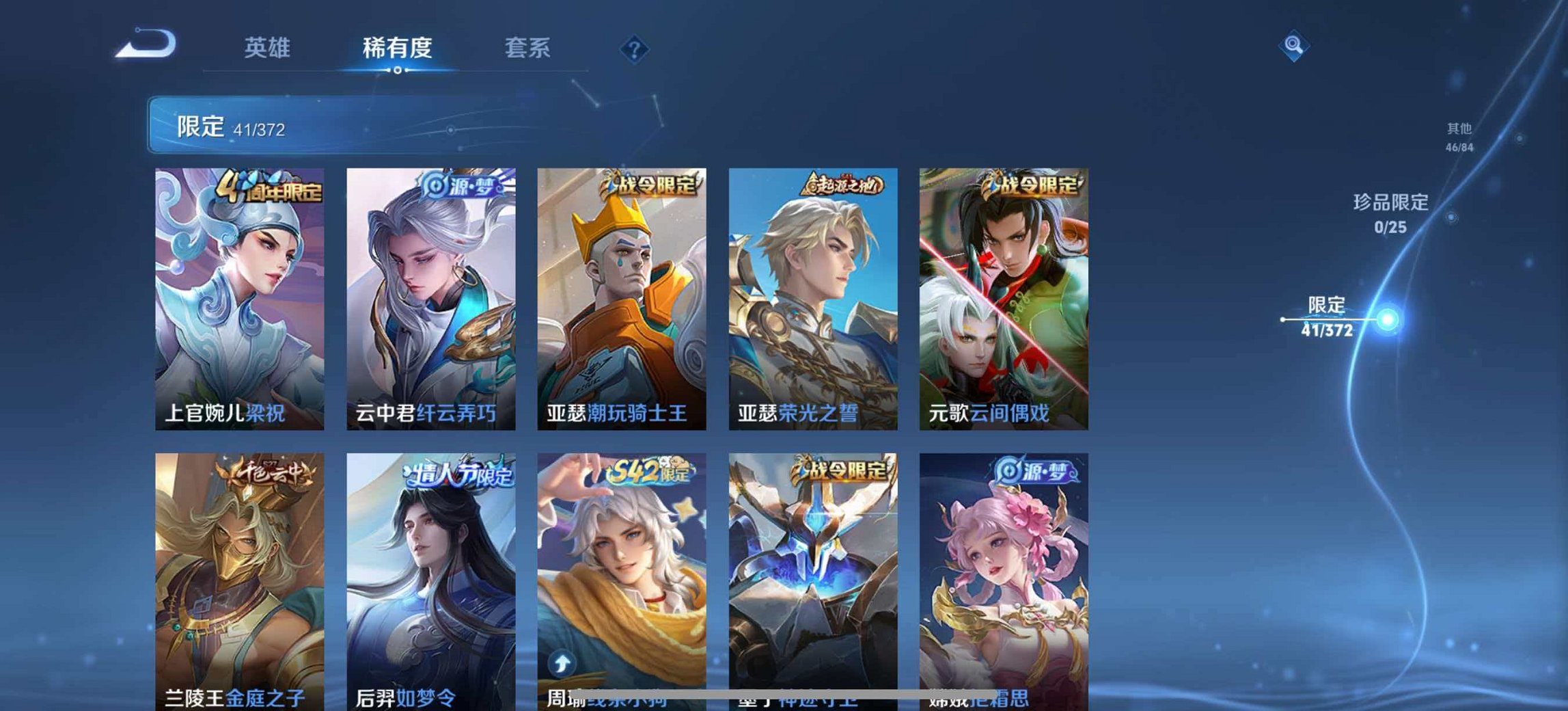Switch to the 套系 tab
Image resolution: width=1568 pixels, height=711 pixels.
pos(528,48)
